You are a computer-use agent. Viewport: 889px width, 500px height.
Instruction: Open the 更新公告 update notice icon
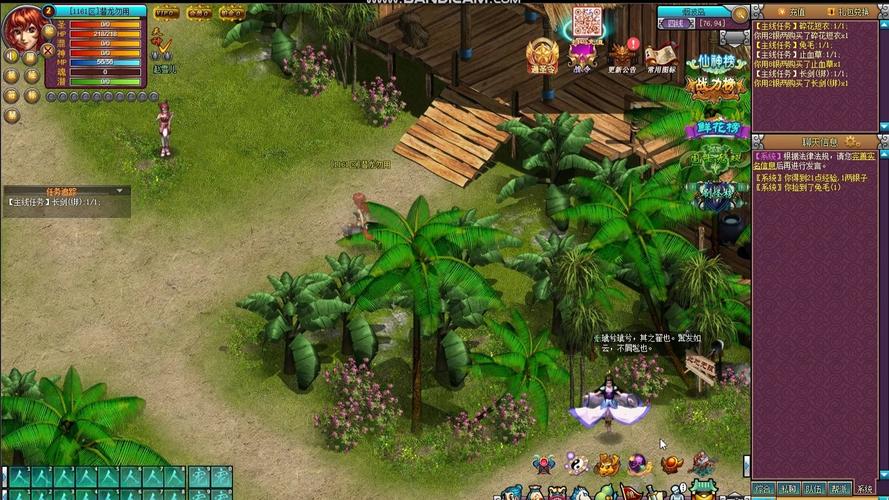(623, 57)
